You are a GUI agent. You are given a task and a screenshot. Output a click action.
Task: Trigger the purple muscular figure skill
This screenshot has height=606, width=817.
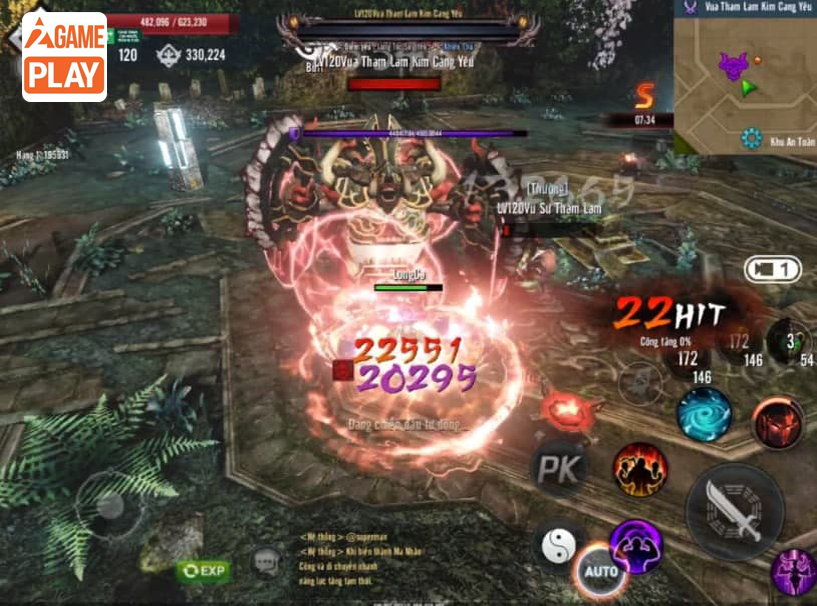(637, 546)
